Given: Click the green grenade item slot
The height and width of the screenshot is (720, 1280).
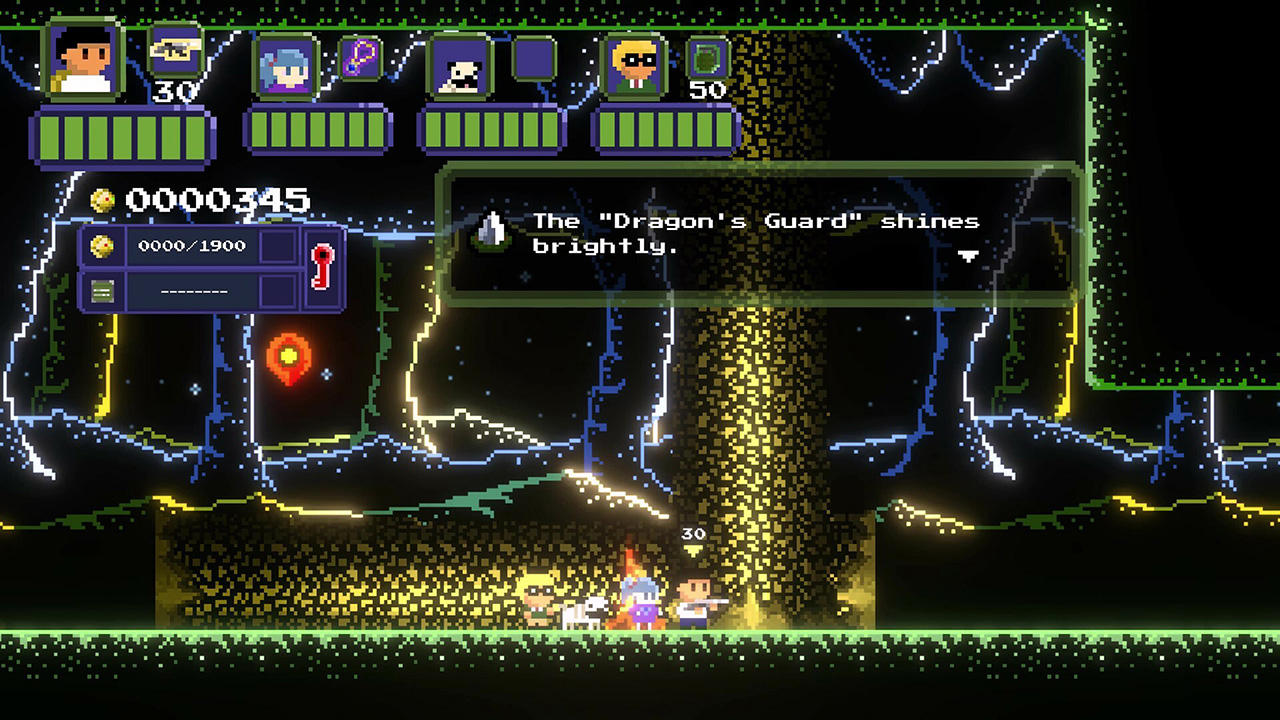Looking at the screenshot, I should [708, 58].
